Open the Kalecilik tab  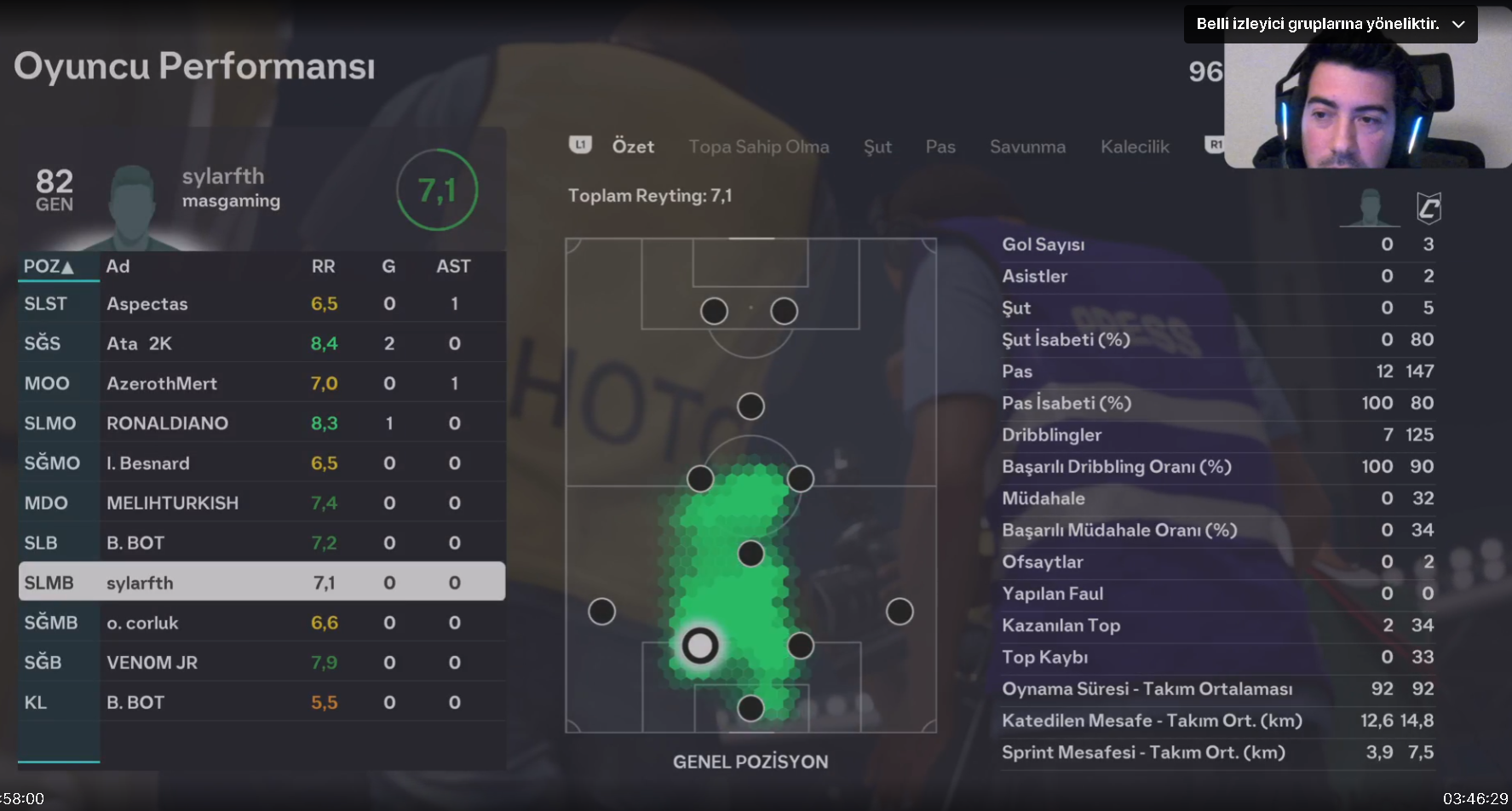point(1135,147)
